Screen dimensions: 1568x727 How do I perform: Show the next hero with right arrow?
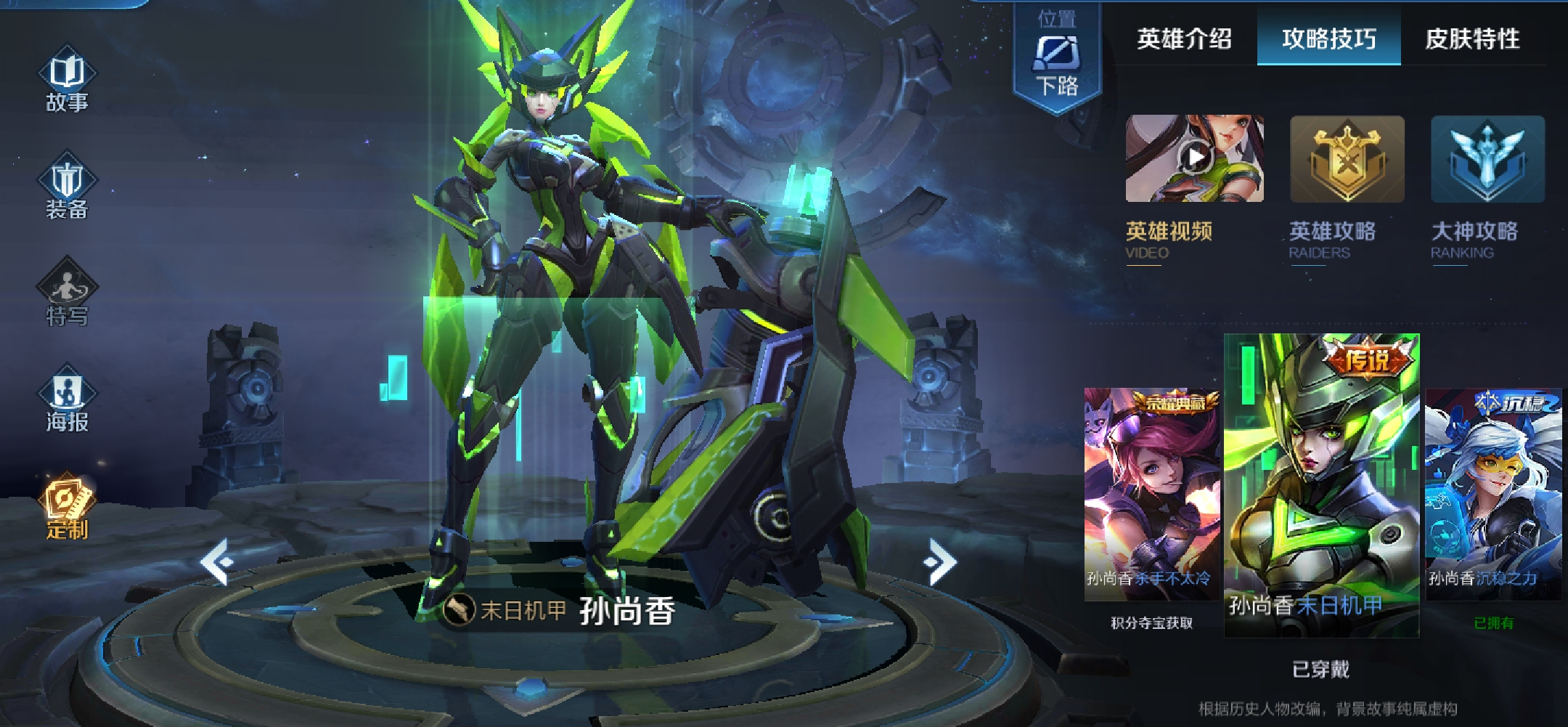point(941,561)
